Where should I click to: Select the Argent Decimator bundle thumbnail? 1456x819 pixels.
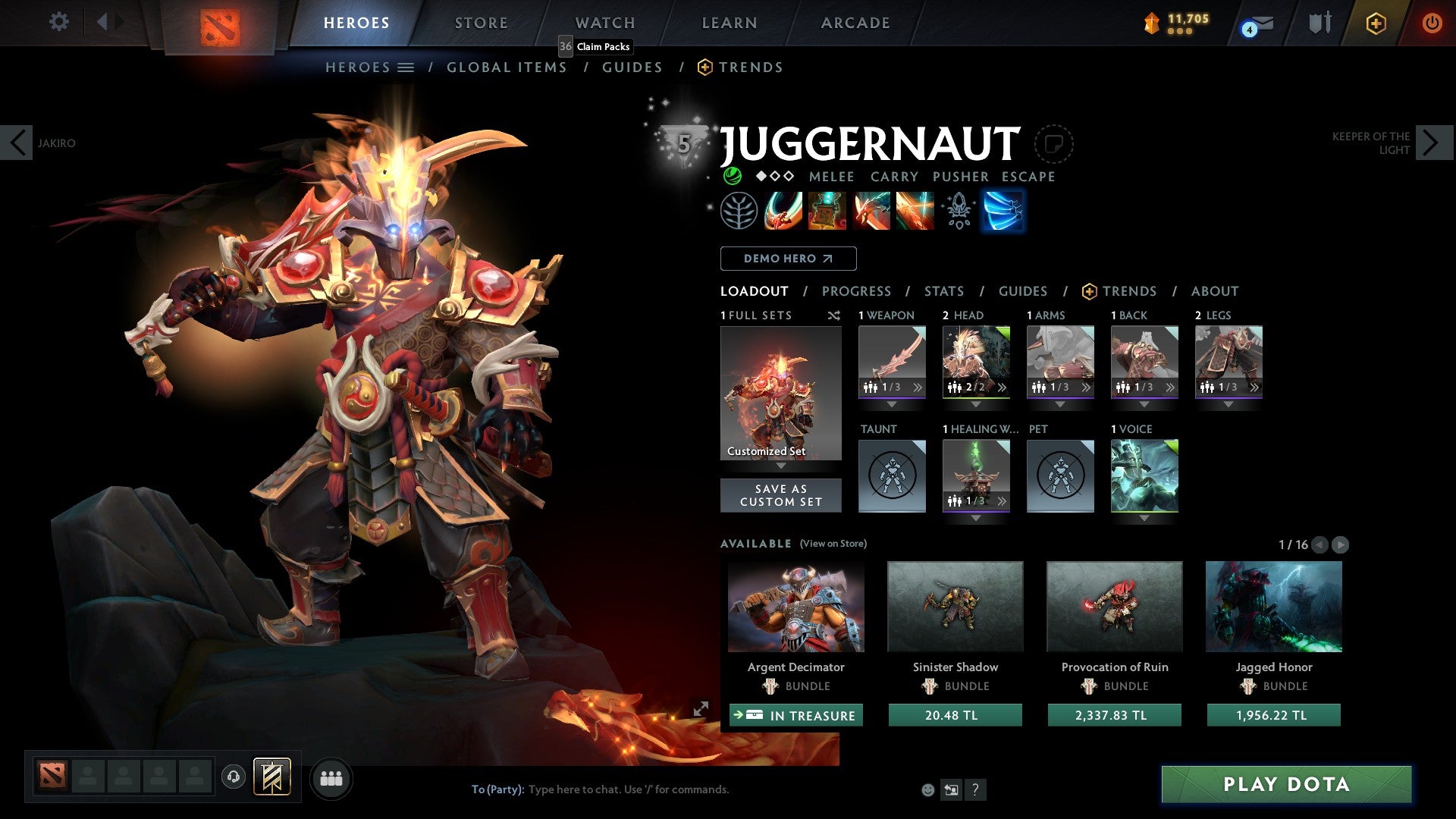(x=795, y=607)
